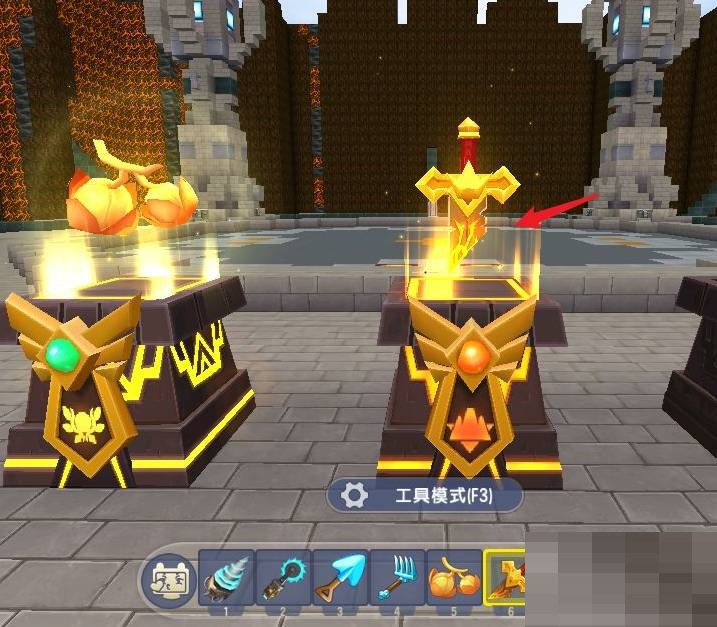Choose the circular saw tool in slot 2
This screenshot has height=627, width=717.
283,580
